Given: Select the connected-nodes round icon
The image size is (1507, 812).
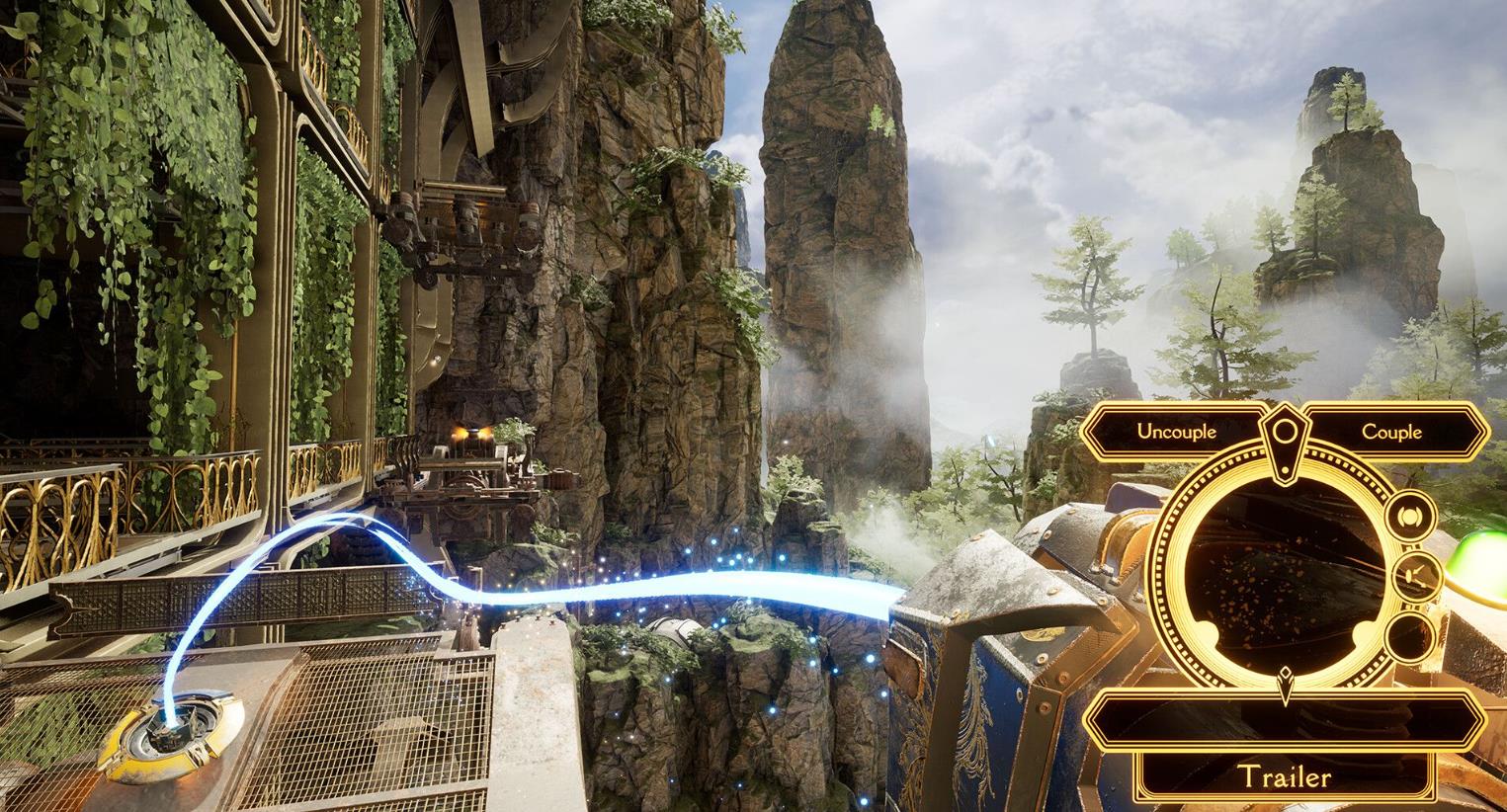Looking at the screenshot, I should tap(1410, 576).
